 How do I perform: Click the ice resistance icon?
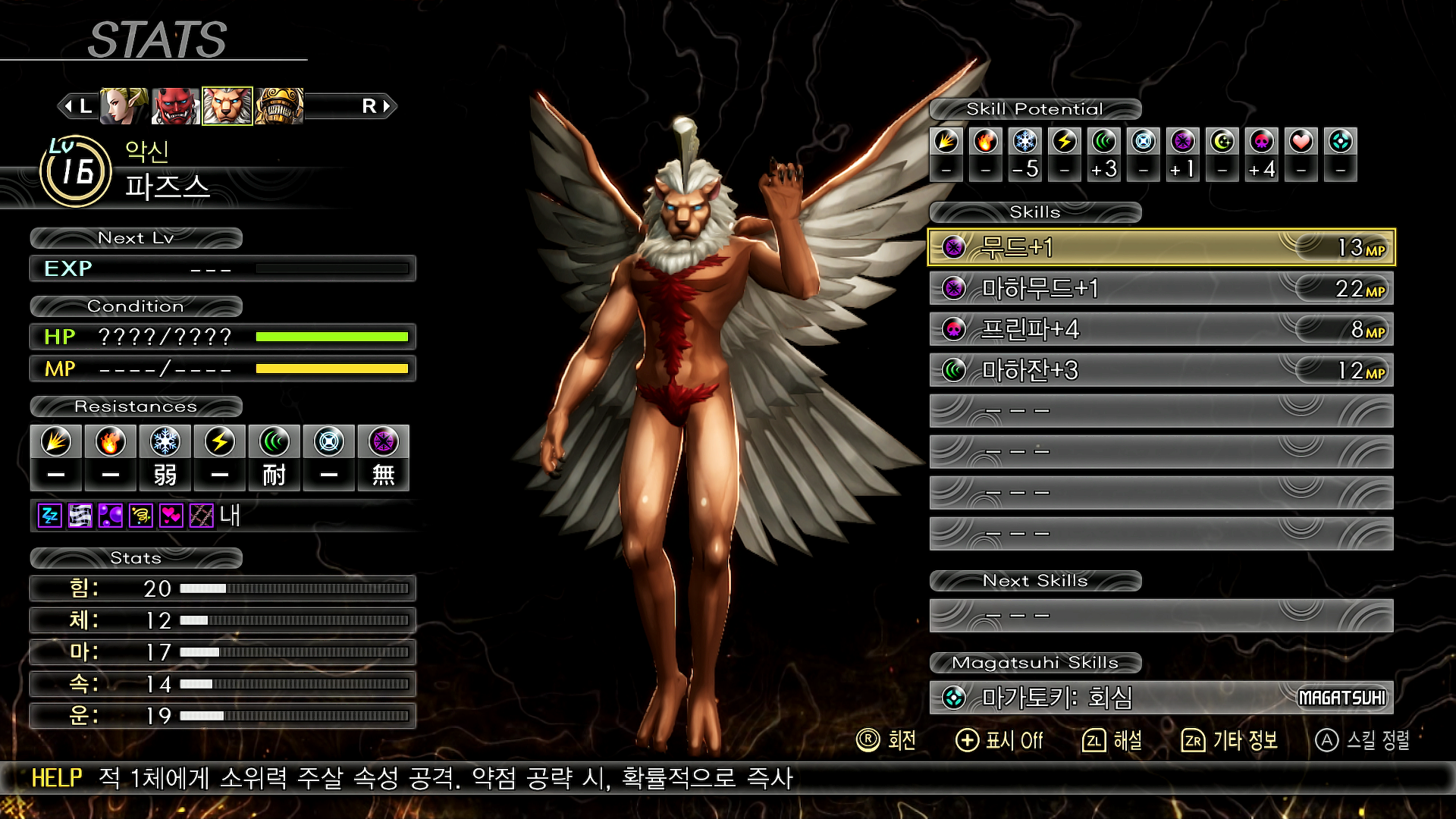(165, 441)
